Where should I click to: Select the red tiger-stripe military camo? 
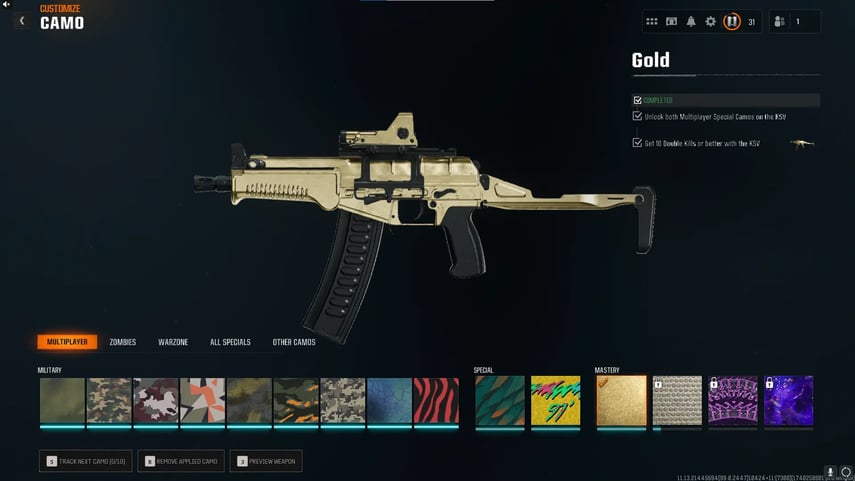[436, 400]
